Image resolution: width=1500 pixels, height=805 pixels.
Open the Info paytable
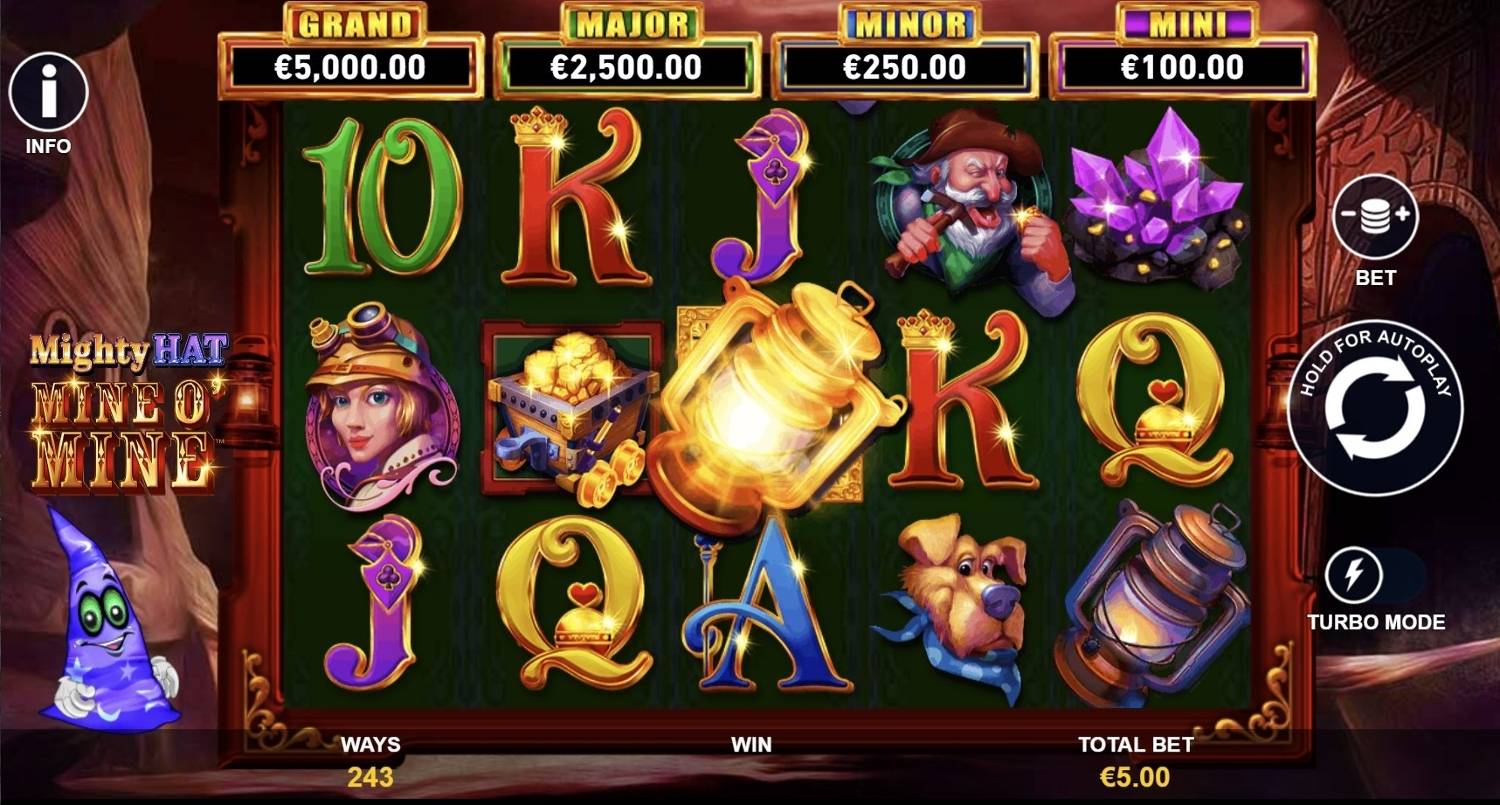click(48, 93)
